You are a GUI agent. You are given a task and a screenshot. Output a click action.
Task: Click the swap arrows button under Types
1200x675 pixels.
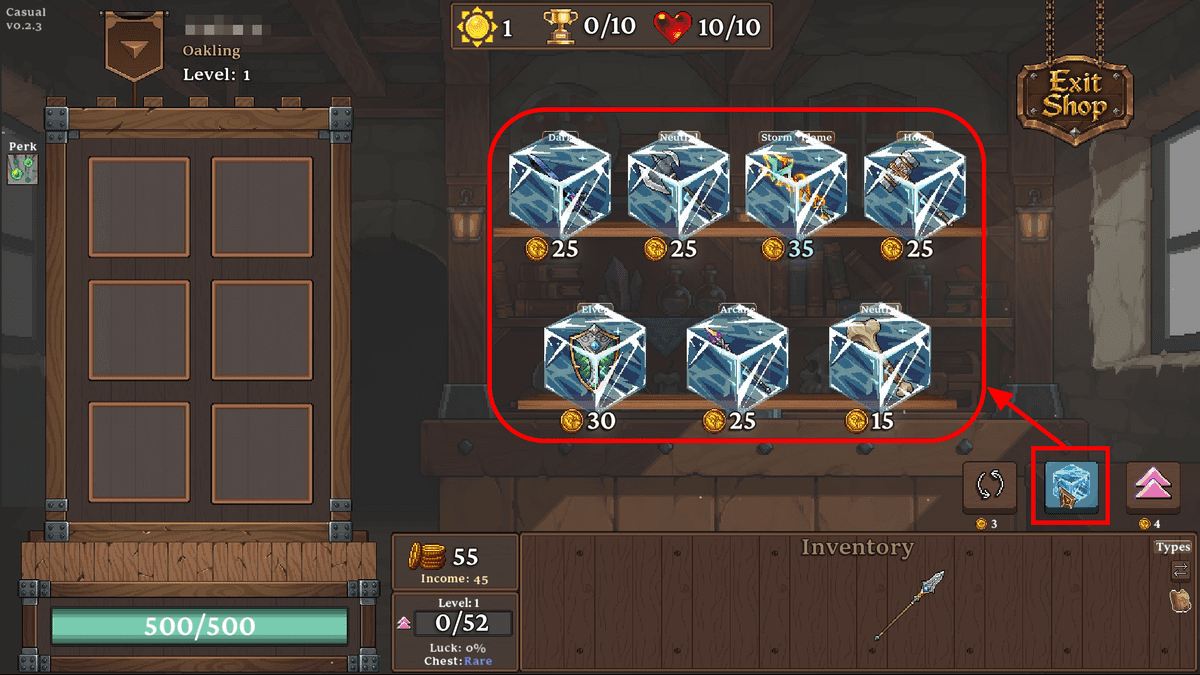point(1180,571)
